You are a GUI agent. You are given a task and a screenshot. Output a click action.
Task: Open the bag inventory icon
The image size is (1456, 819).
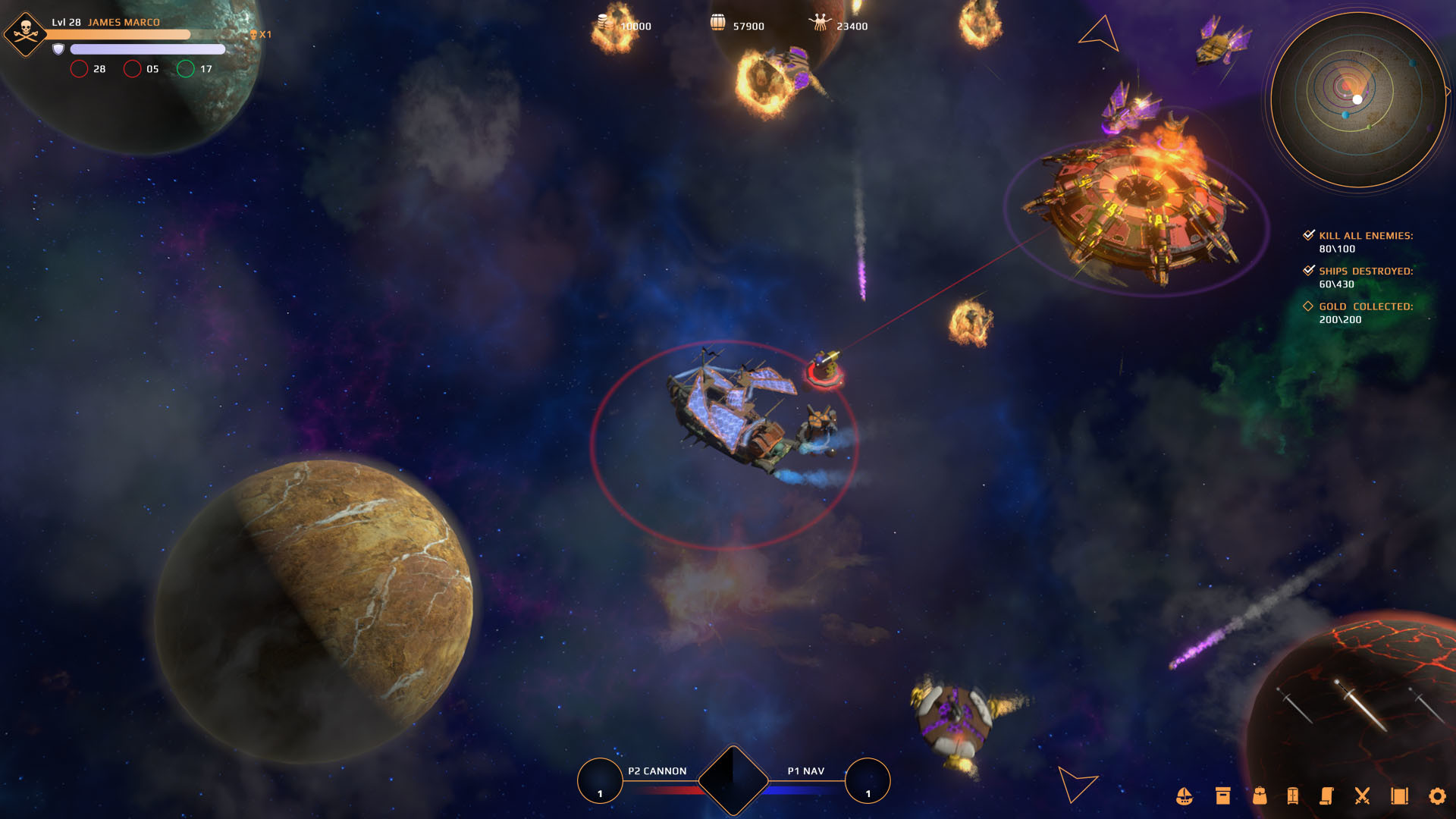point(1260,796)
